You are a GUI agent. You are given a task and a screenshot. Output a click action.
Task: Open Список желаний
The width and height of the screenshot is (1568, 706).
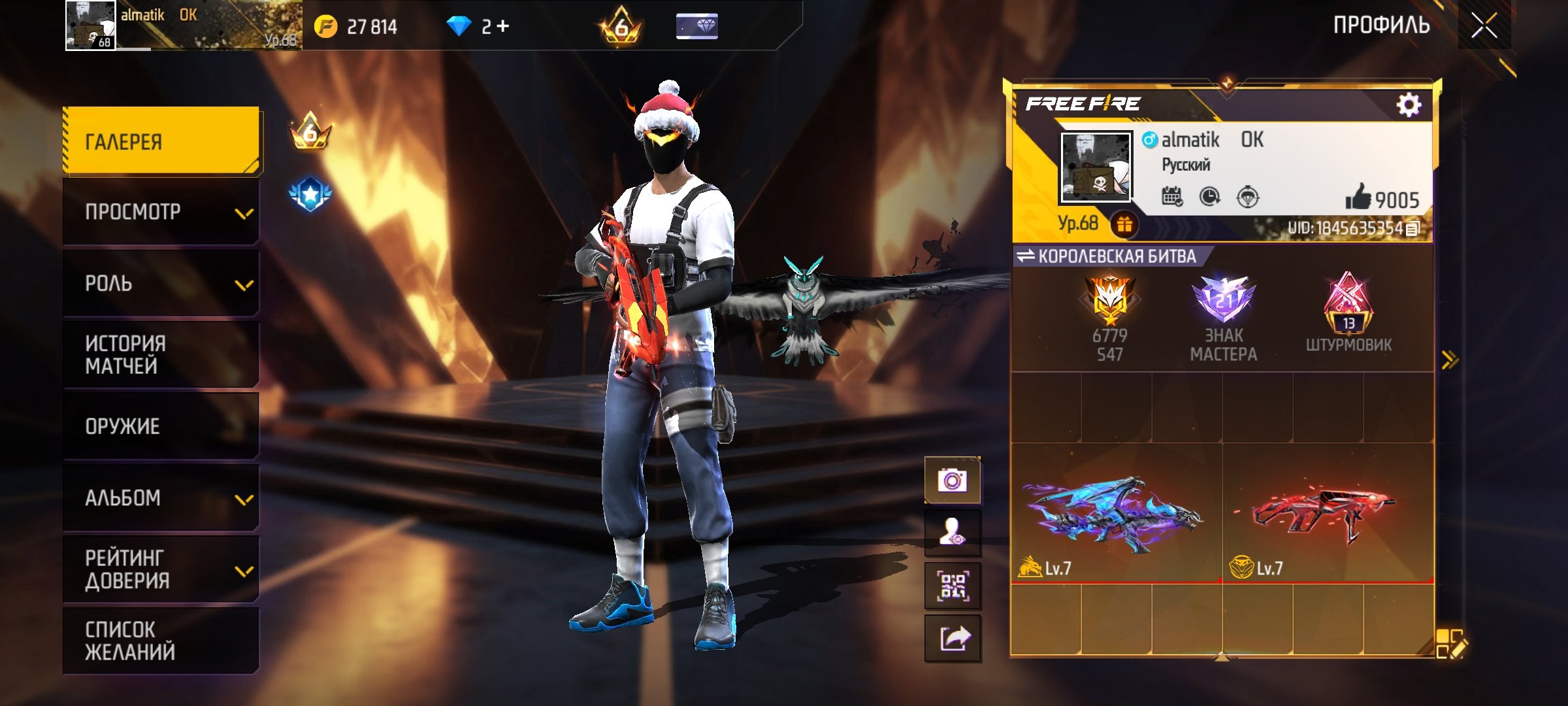(x=161, y=641)
